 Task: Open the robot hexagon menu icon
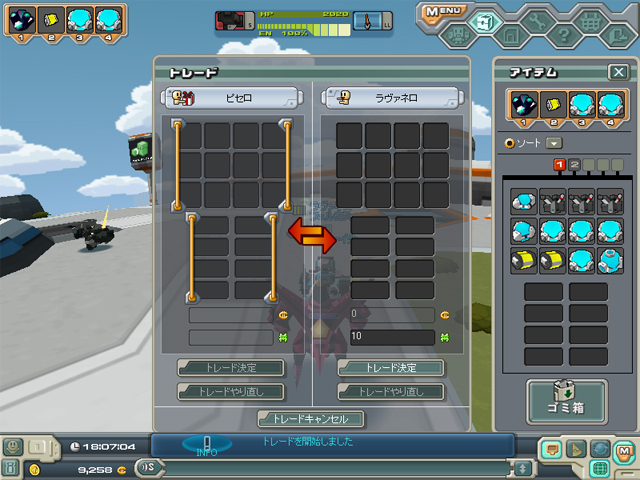click(x=455, y=36)
